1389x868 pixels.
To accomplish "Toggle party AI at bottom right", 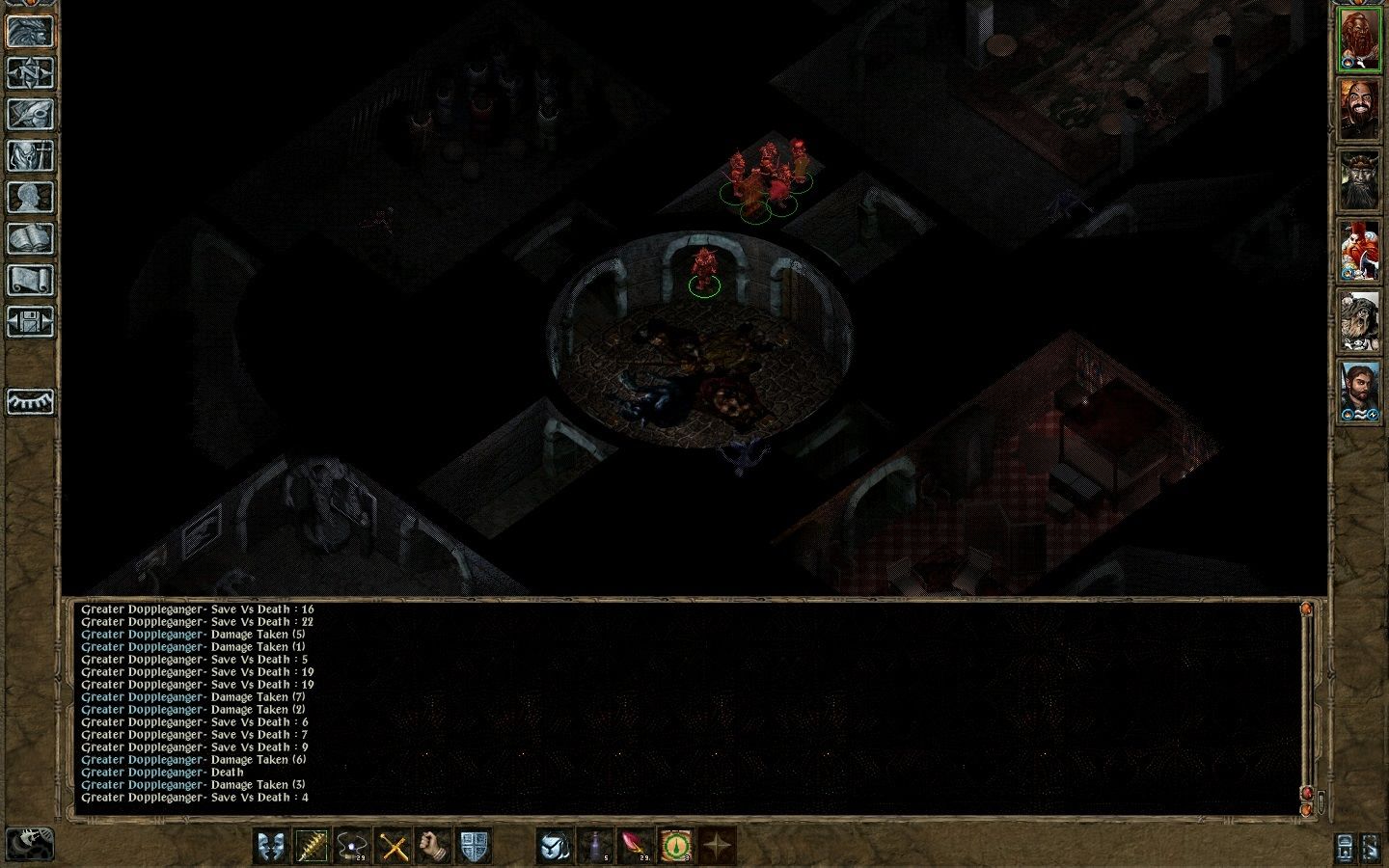I will [x=1371, y=849].
